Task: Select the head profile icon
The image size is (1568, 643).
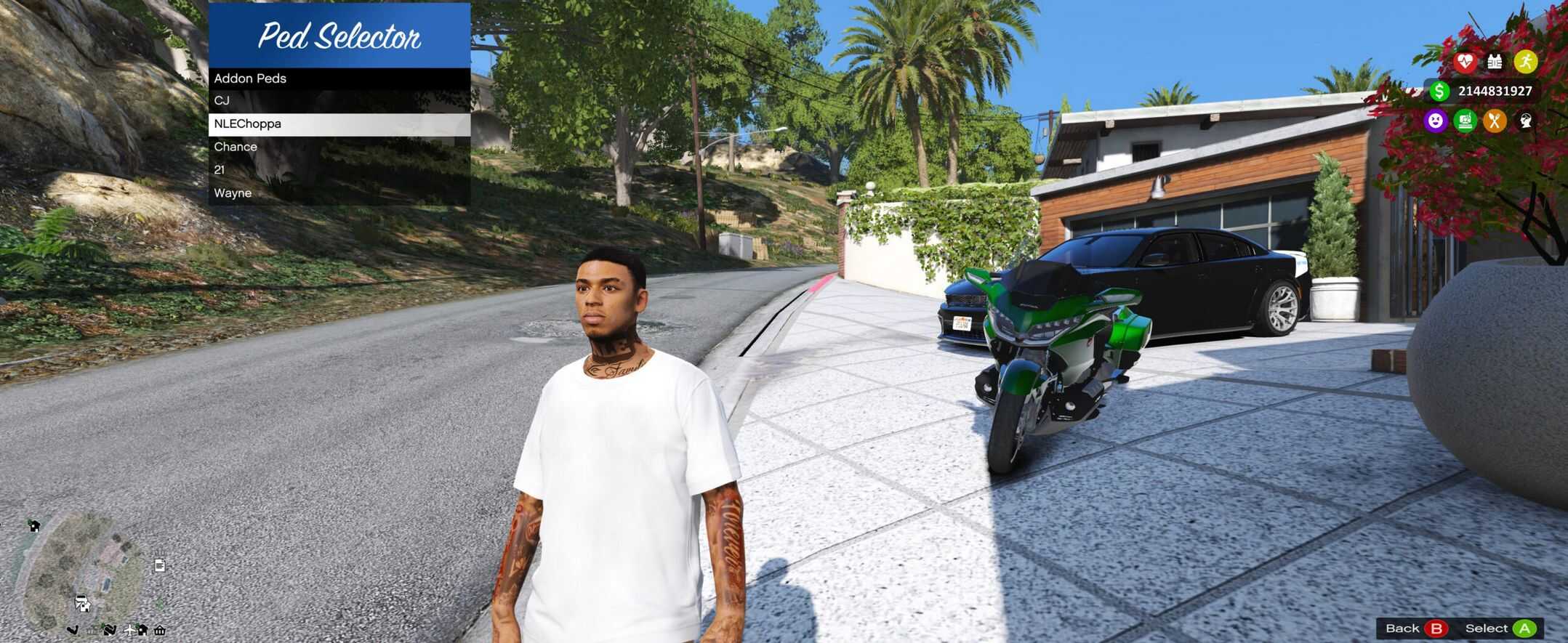Action: click(x=1525, y=121)
